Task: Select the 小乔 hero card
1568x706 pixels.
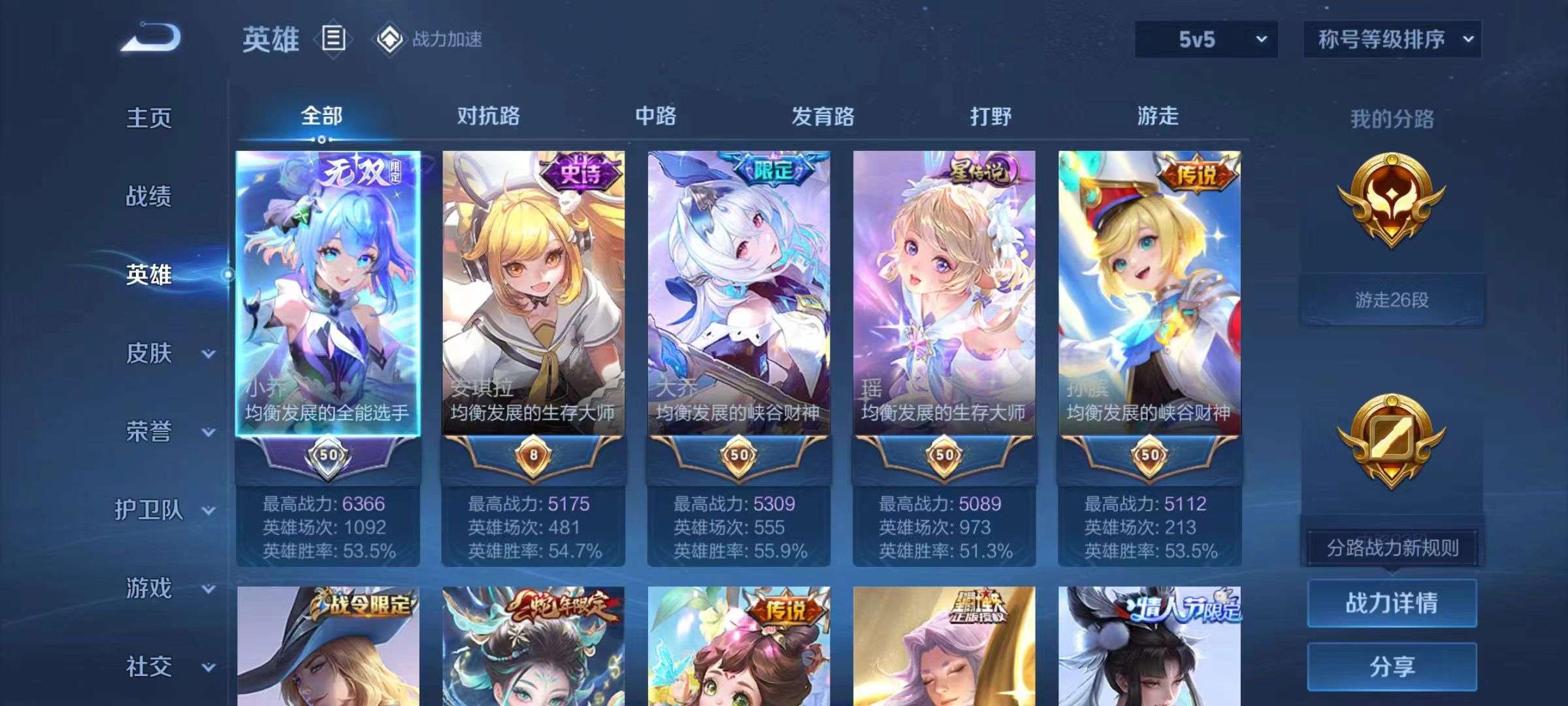Action: point(328,294)
